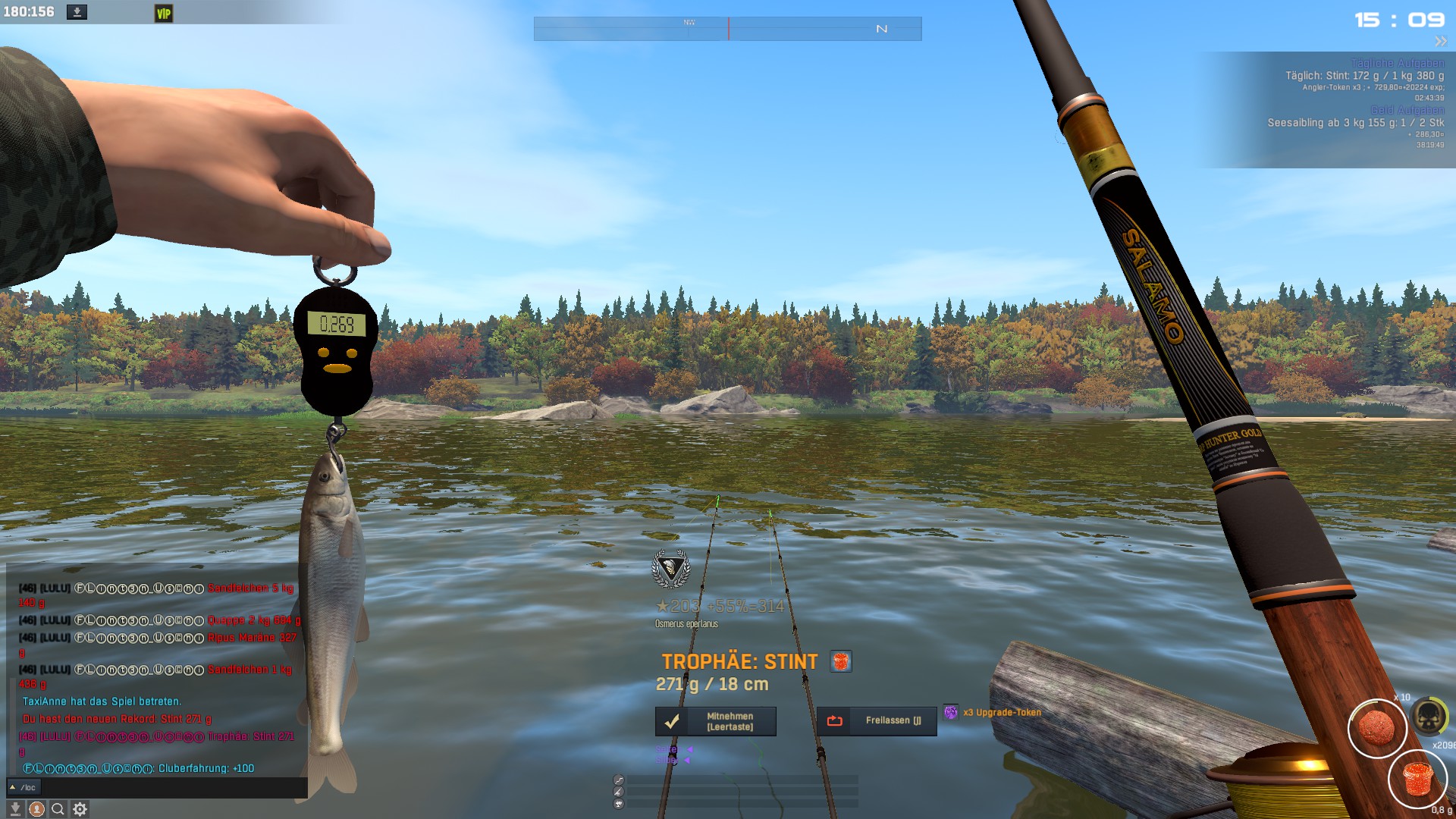Open the Seesaibling gold task entry

coord(1355,122)
